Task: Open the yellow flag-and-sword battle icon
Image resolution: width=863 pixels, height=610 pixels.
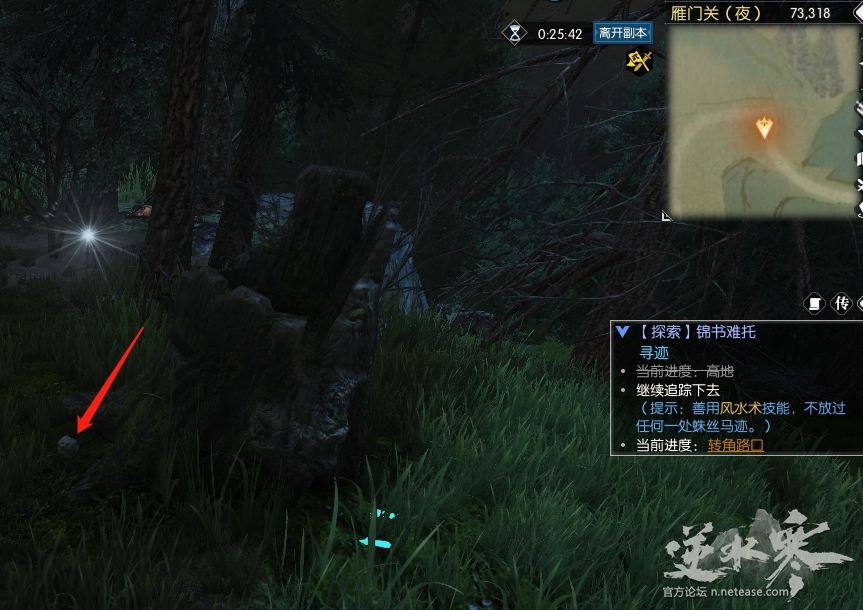Action: click(x=639, y=62)
